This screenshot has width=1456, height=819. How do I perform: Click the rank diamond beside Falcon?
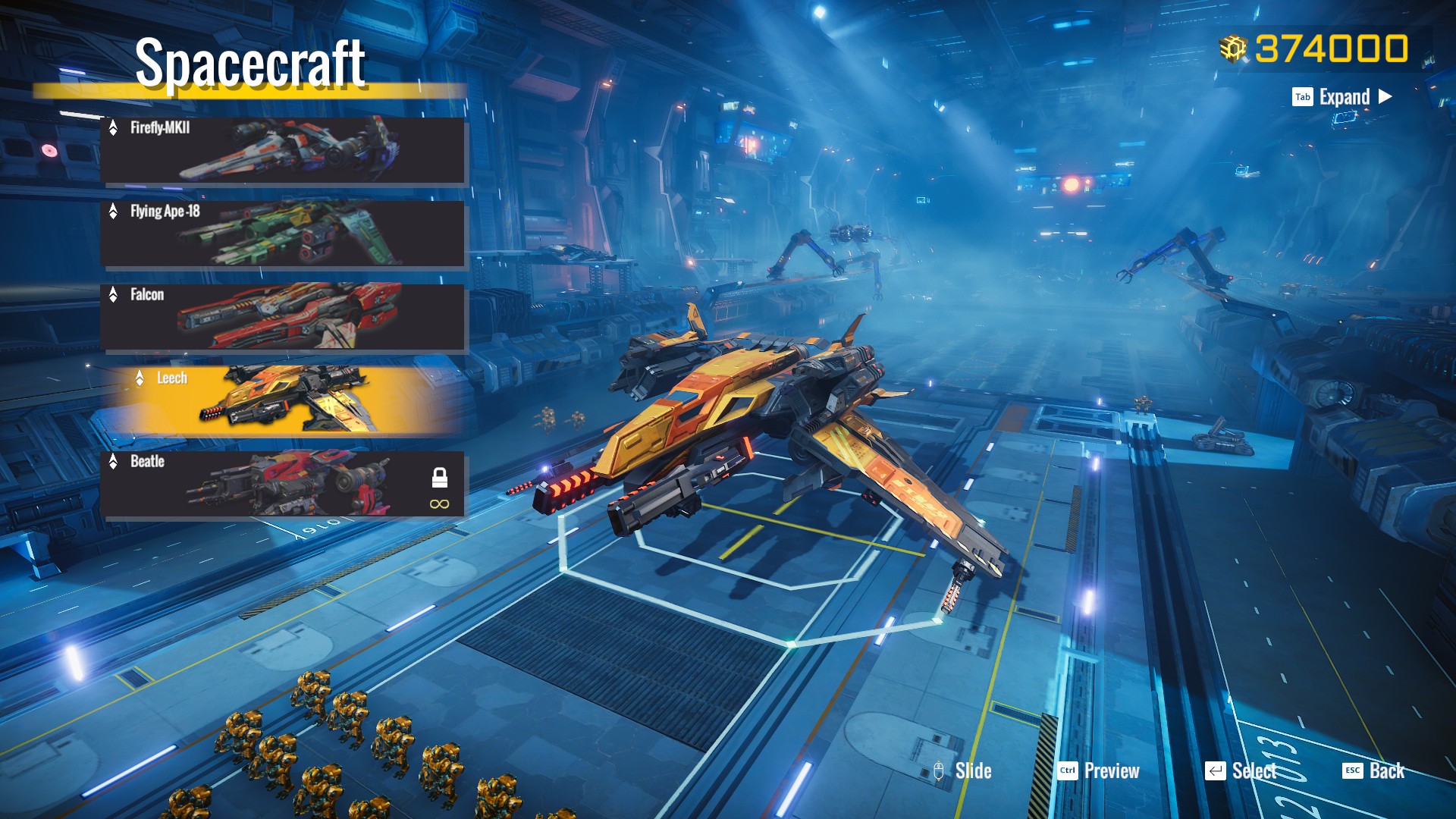[114, 295]
